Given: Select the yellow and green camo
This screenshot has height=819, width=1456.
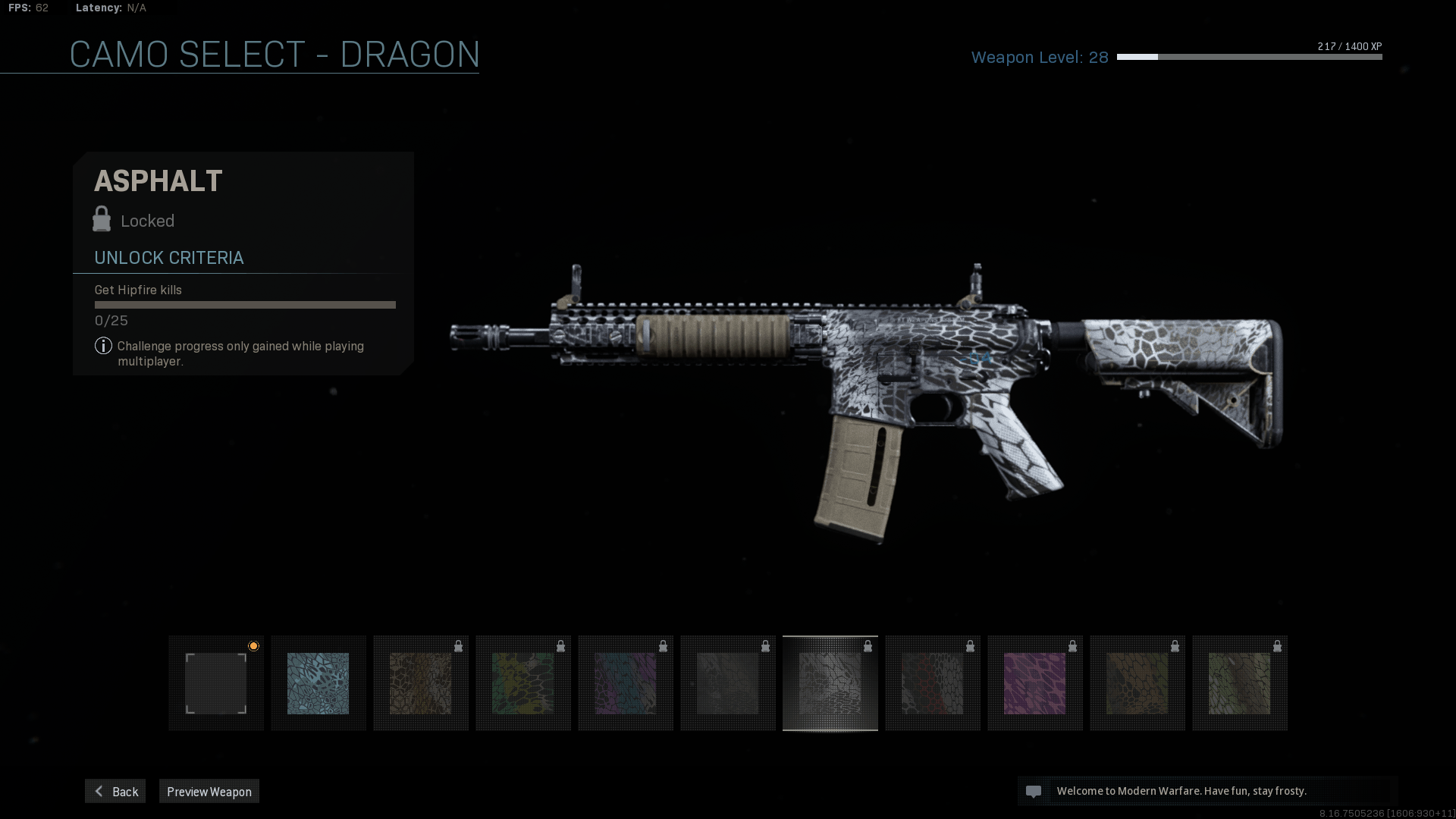Looking at the screenshot, I should [x=523, y=683].
